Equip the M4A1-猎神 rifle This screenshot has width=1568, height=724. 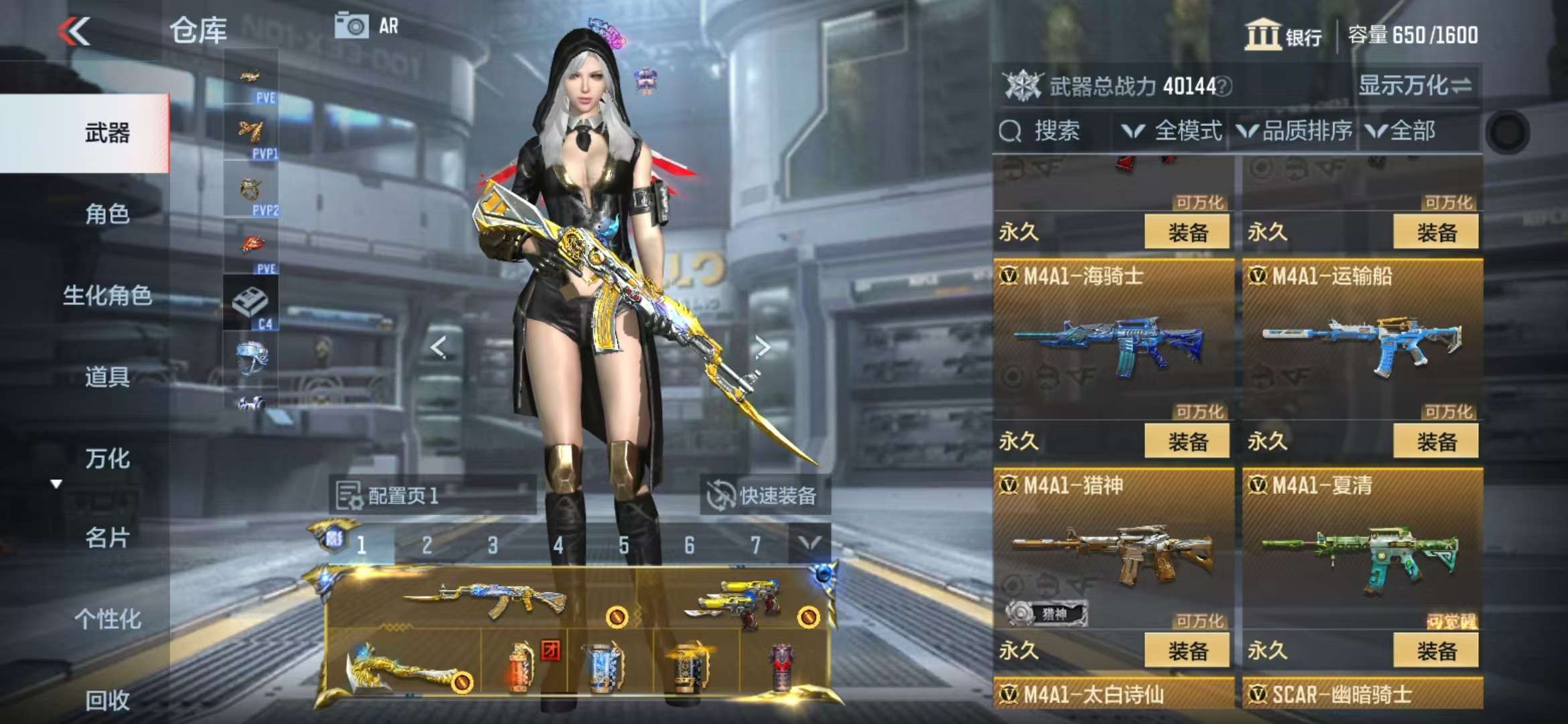[1187, 650]
